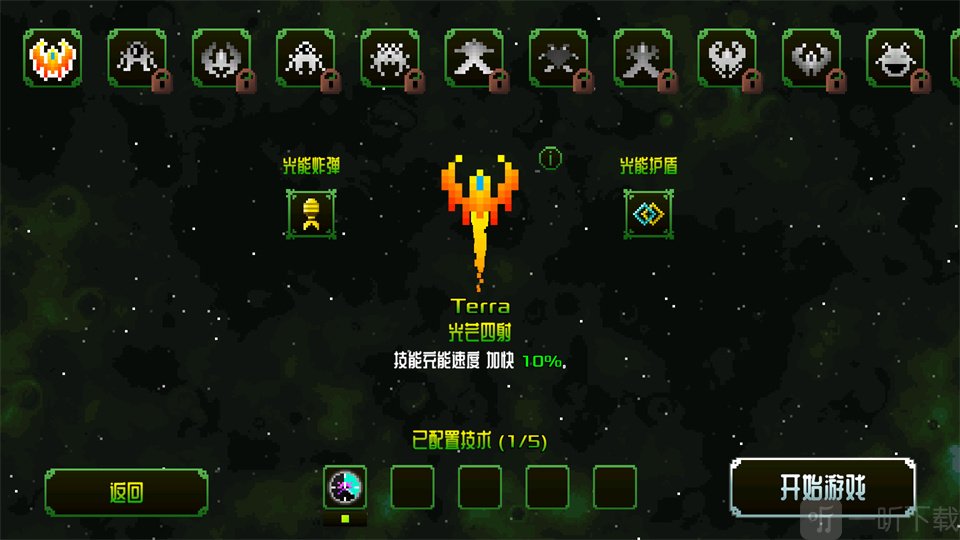Select the equipped tech in first slot

point(345,488)
